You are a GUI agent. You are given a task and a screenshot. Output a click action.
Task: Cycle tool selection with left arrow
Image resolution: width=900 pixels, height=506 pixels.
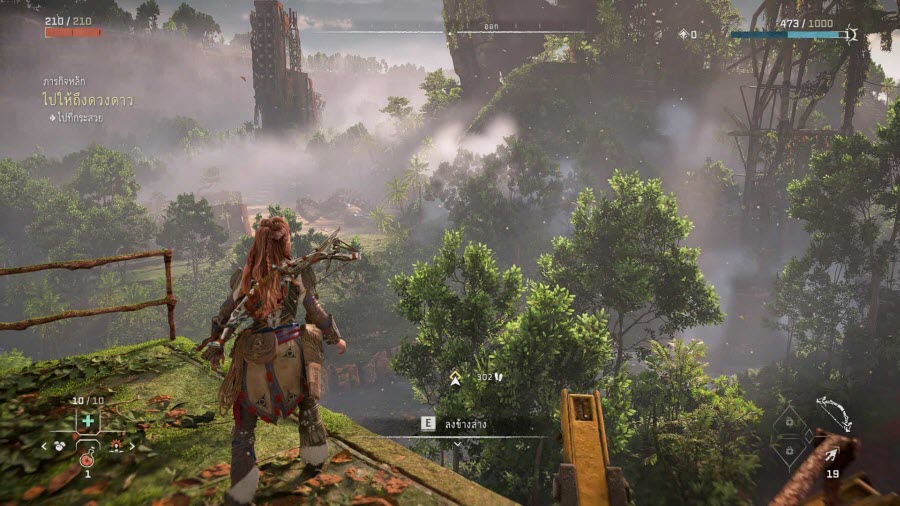click(x=44, y=446)
